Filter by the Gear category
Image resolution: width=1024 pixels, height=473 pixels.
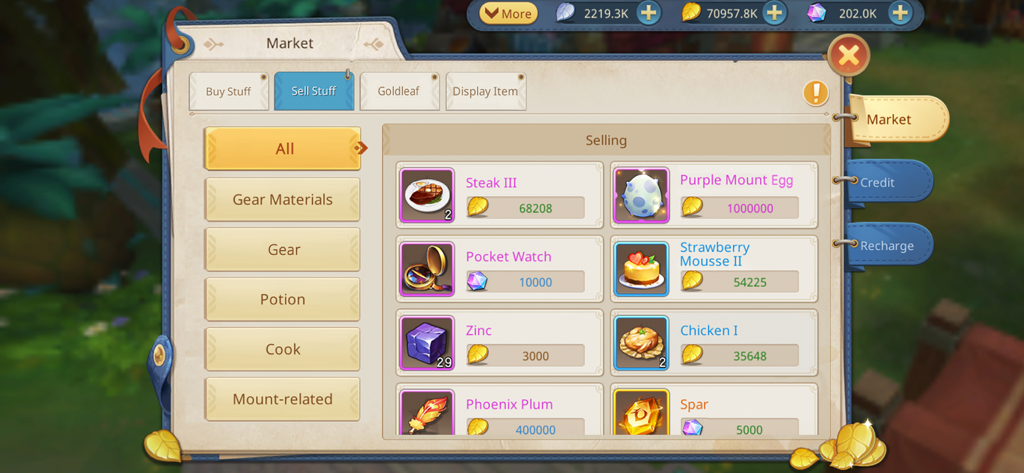tap(282, 249)
